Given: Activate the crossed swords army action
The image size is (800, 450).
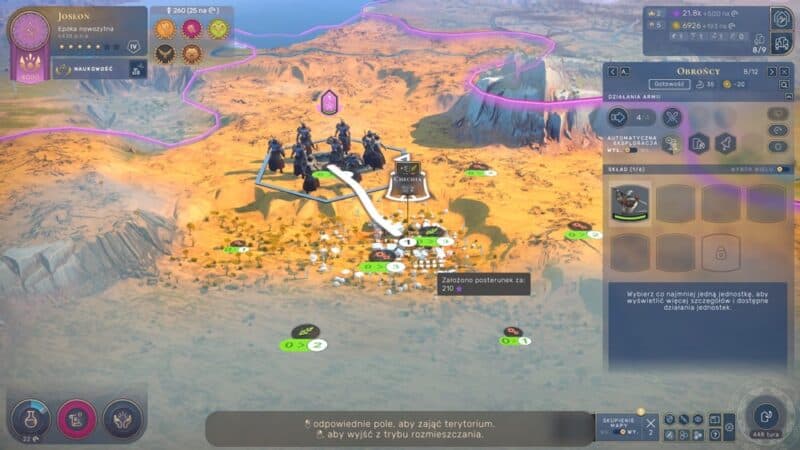Looking at the screenshot, I should 672,117.
